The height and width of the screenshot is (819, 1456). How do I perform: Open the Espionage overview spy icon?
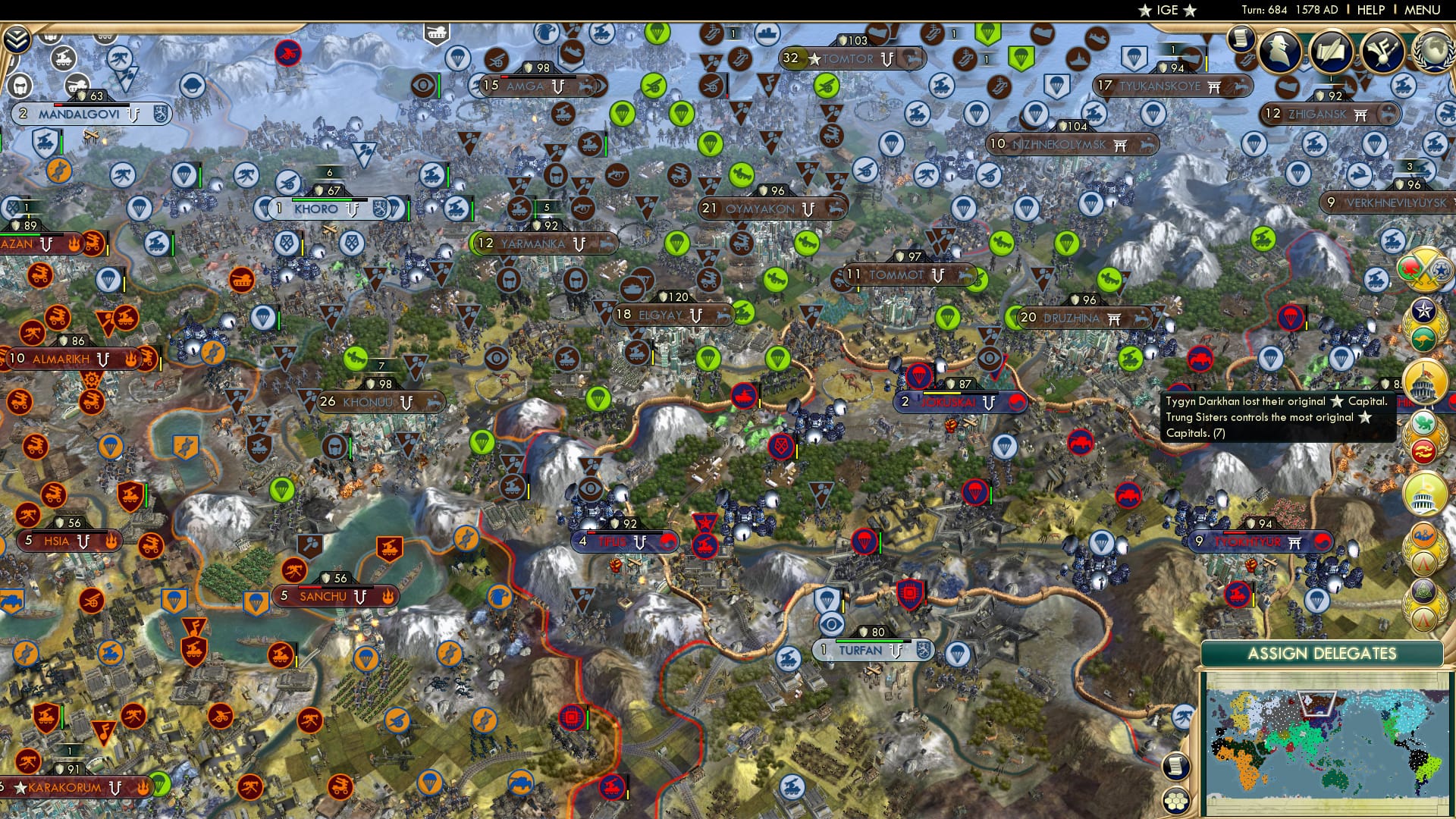point(1278,51)
